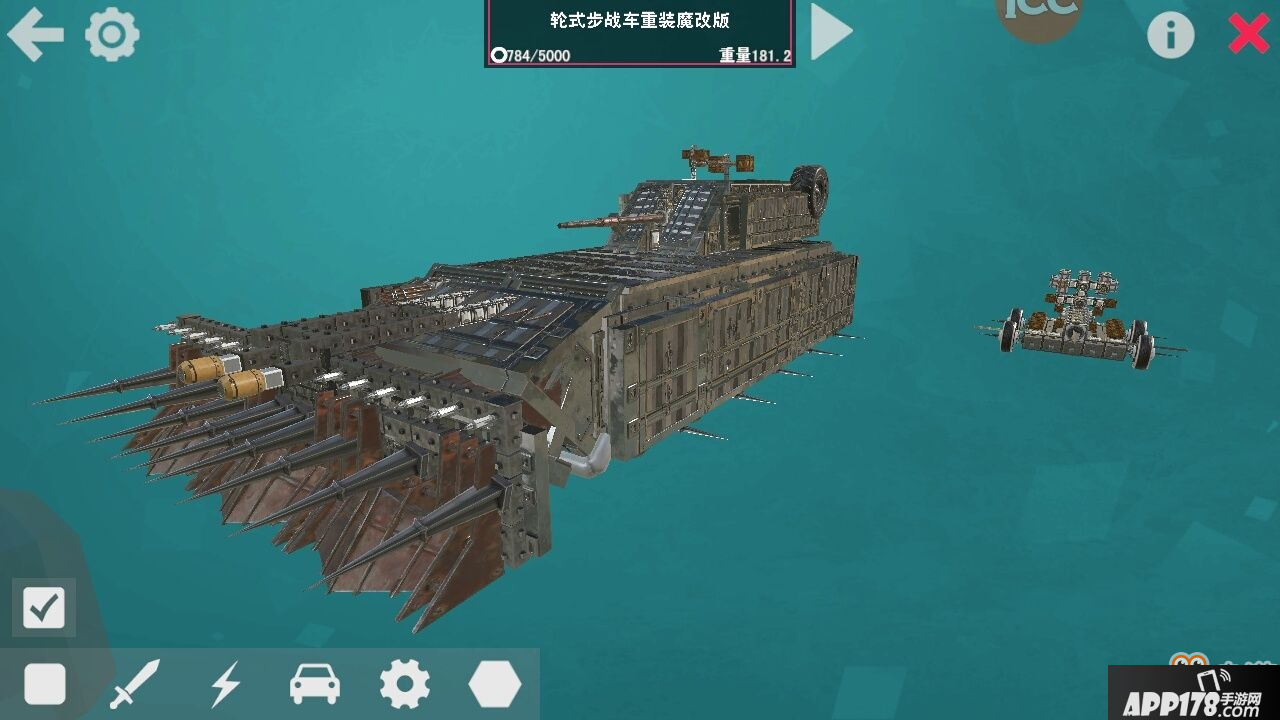Tap the info button top right
The height and width of the screenshot is (720, 1280).
point(1170,33)
